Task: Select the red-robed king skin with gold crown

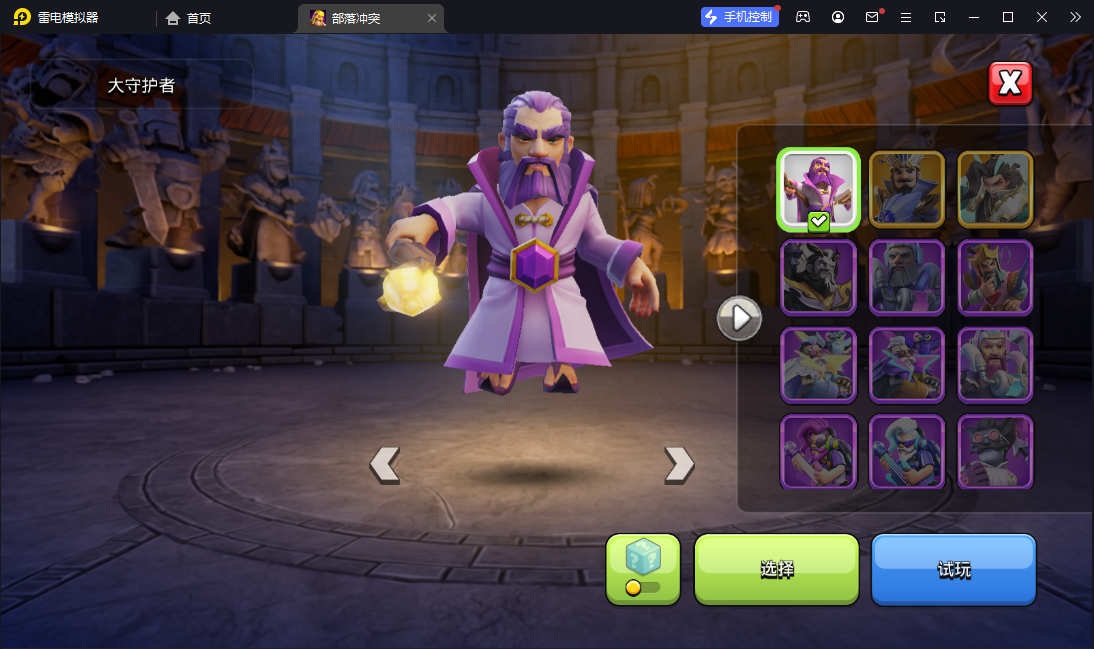Action: 995,277
